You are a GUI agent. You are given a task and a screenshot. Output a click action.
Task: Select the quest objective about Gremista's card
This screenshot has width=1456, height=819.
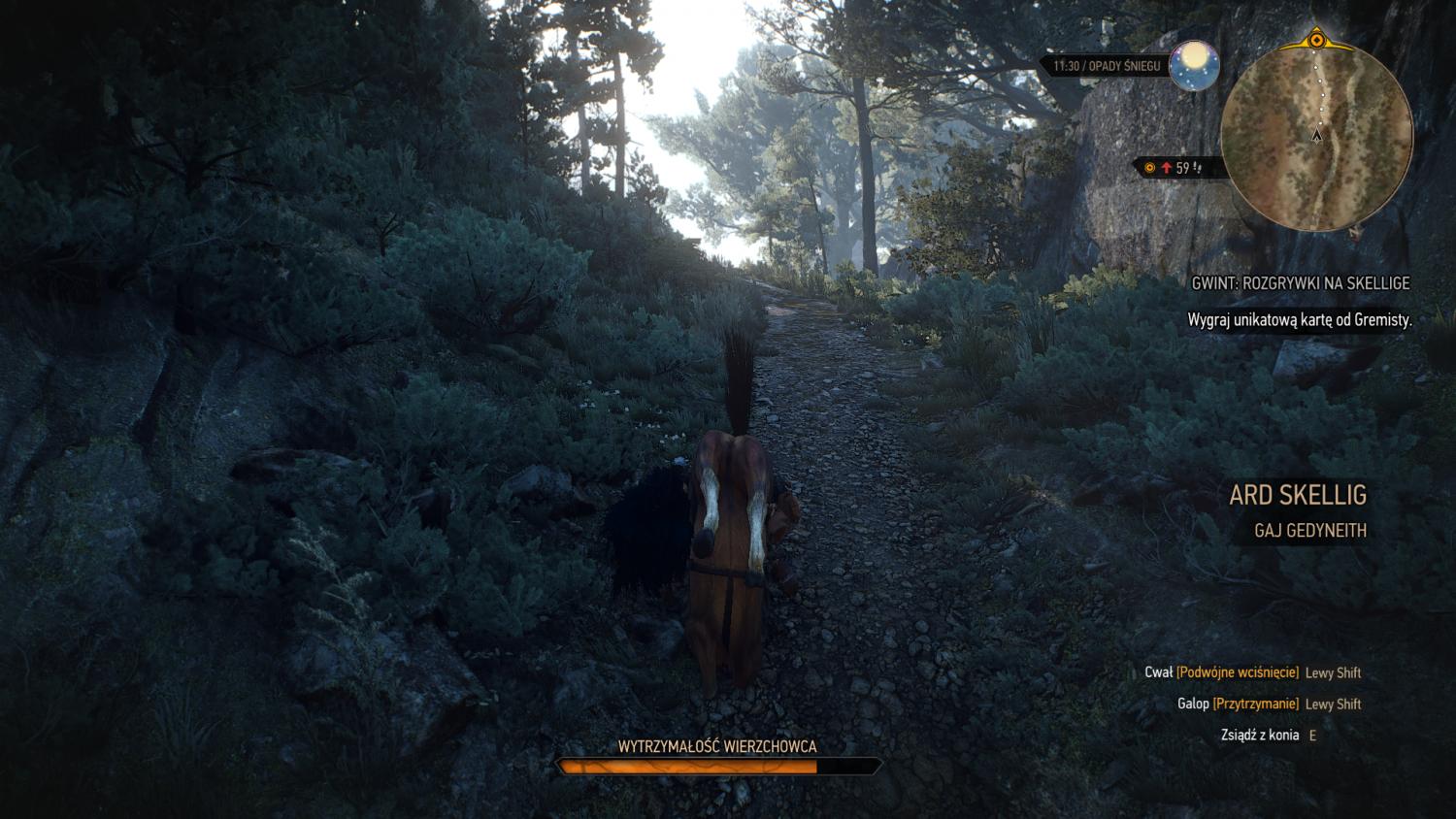[x=1299, y=319]
